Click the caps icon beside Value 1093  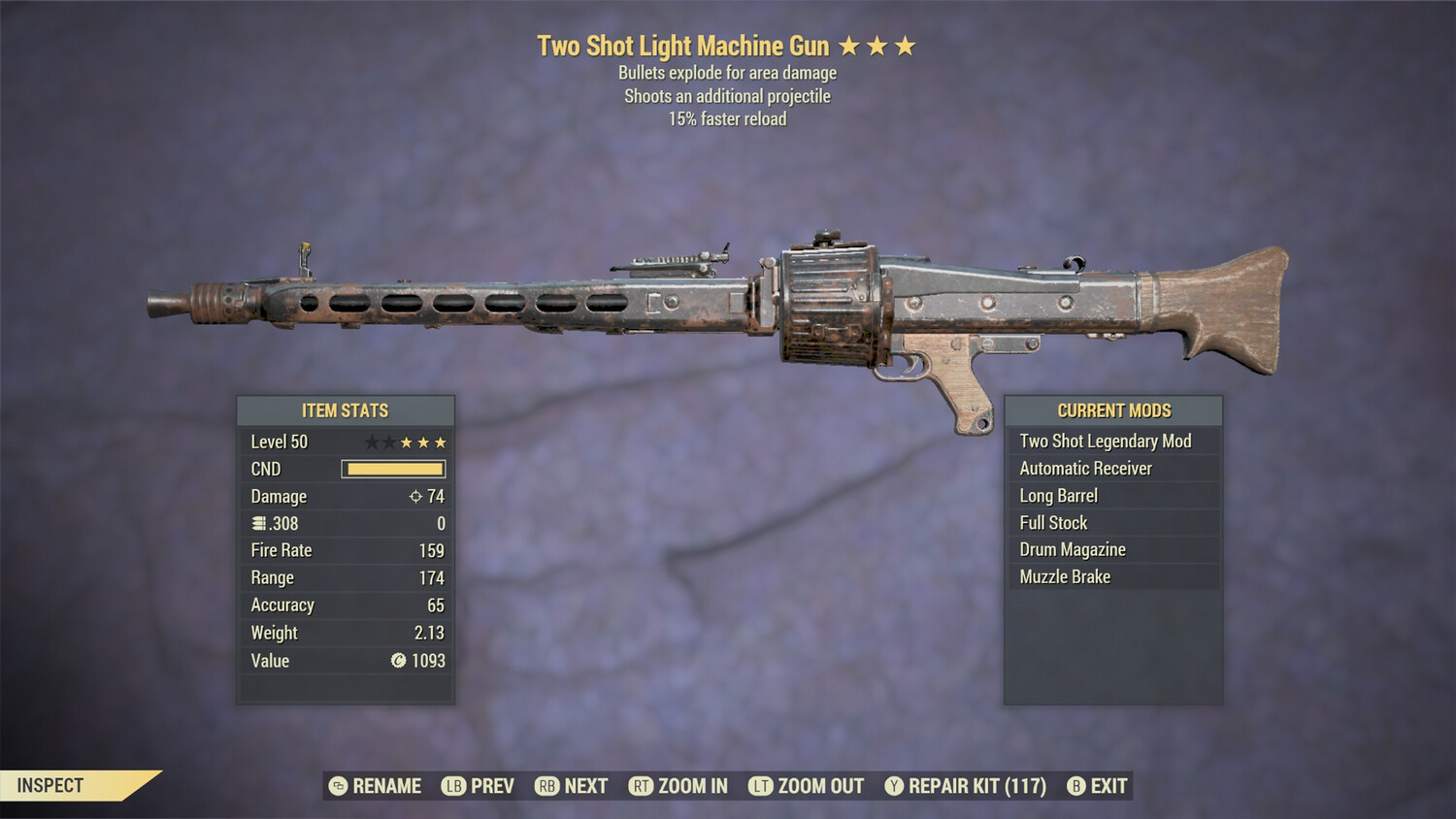(397, 661)
